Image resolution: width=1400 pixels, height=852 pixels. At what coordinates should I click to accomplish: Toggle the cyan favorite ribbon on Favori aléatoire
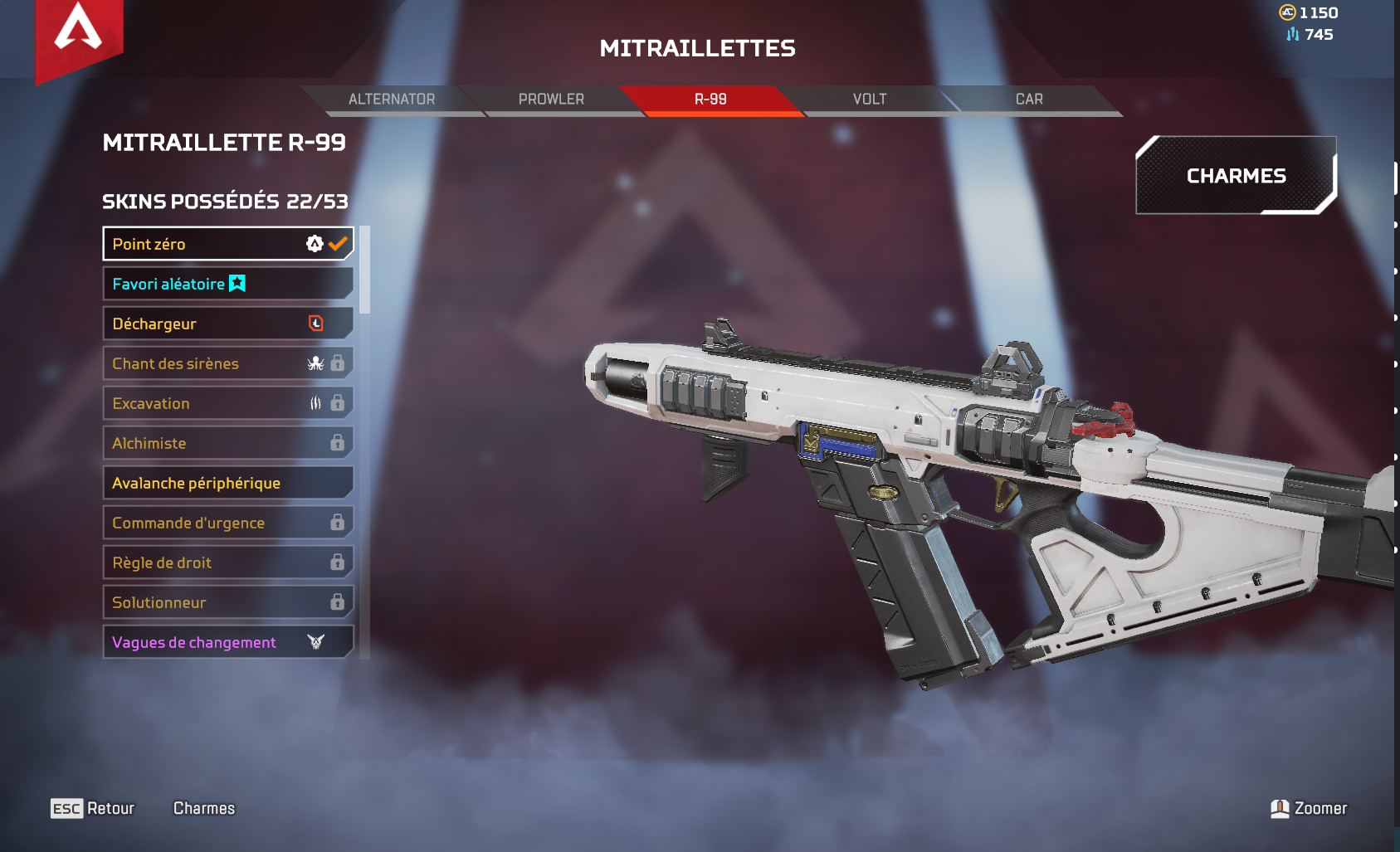[237, 283]
